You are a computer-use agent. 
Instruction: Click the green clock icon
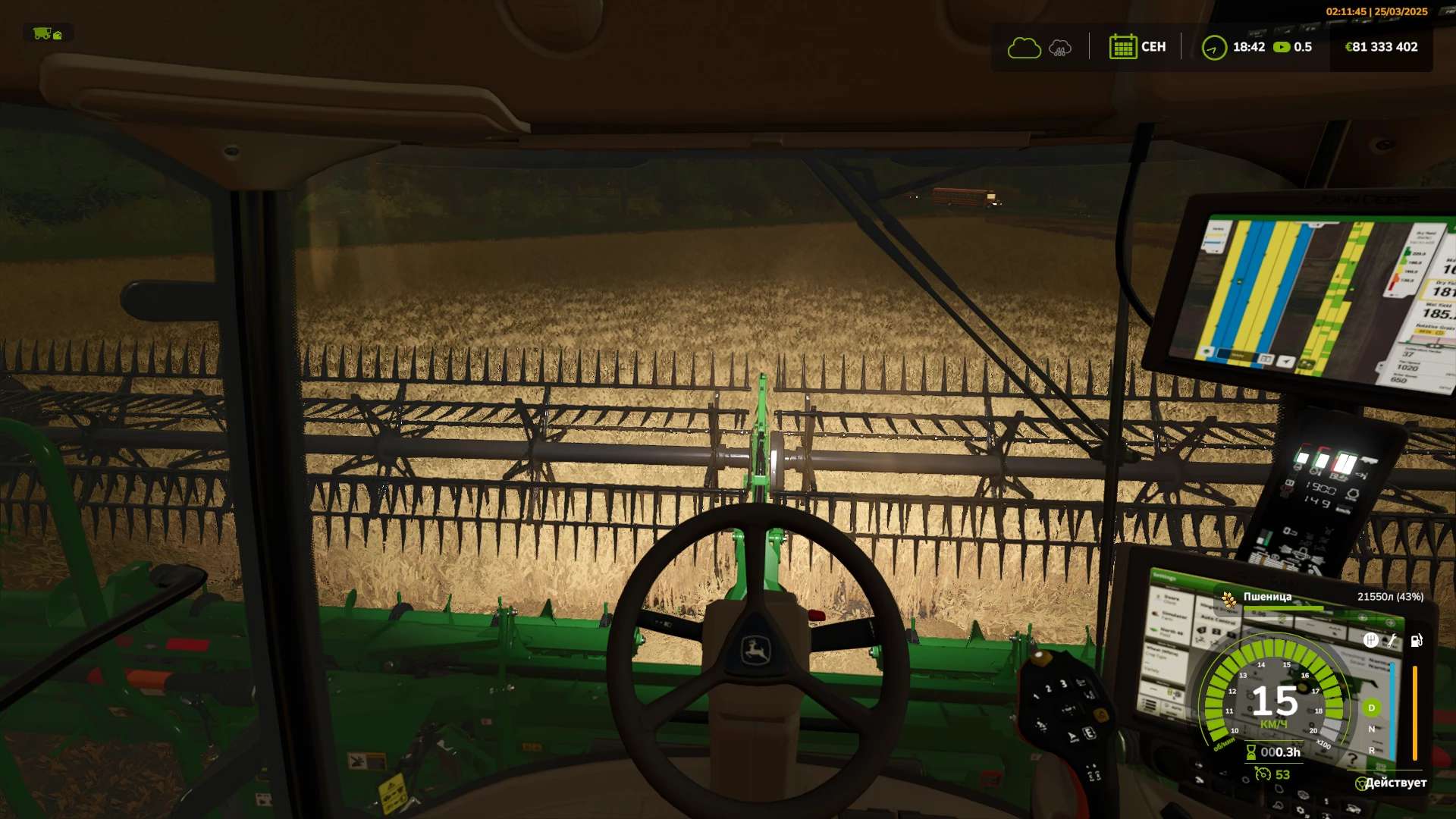(x=1214, y=48)
